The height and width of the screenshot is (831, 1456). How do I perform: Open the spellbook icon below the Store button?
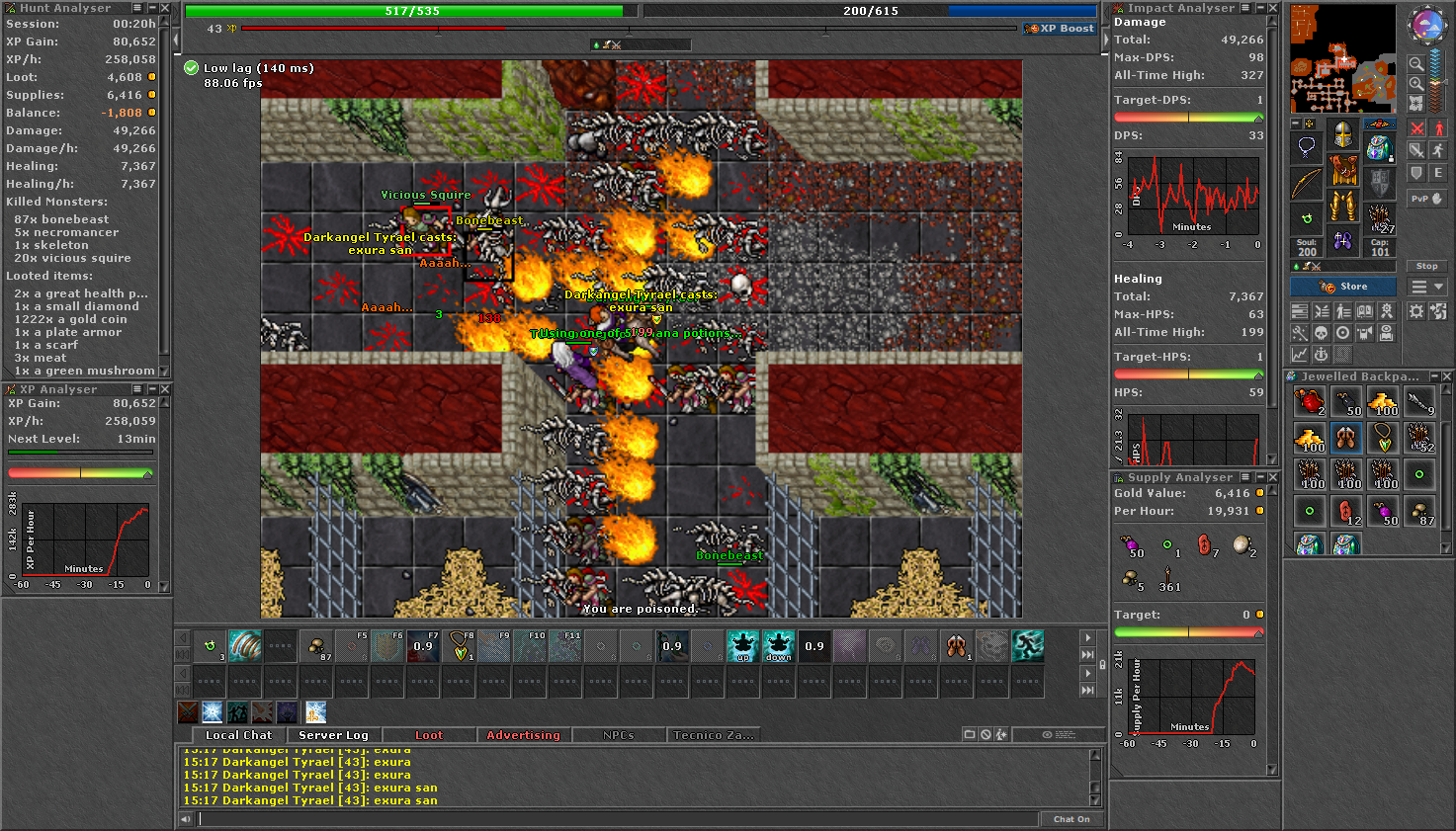tap(1365, 311)
